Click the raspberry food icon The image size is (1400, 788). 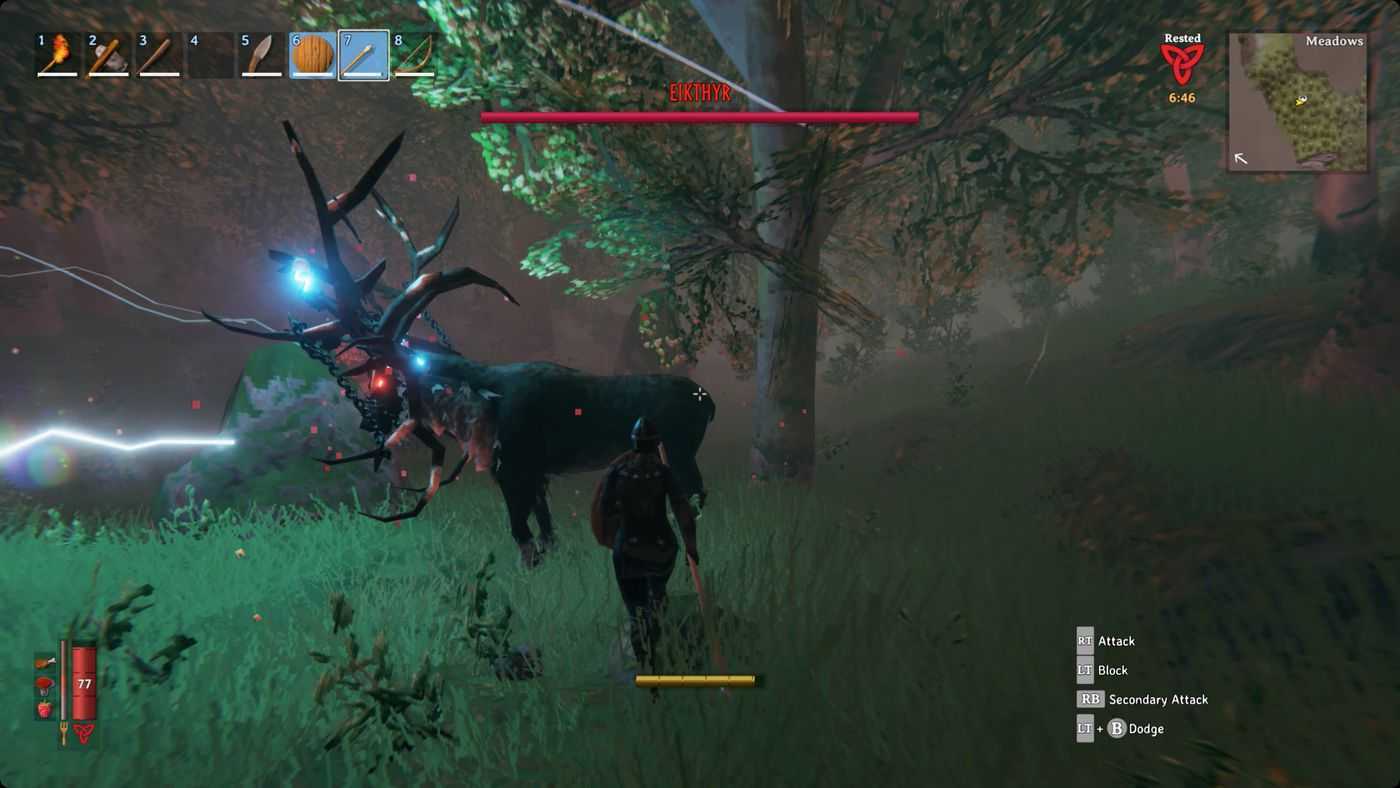click(45, 709)
